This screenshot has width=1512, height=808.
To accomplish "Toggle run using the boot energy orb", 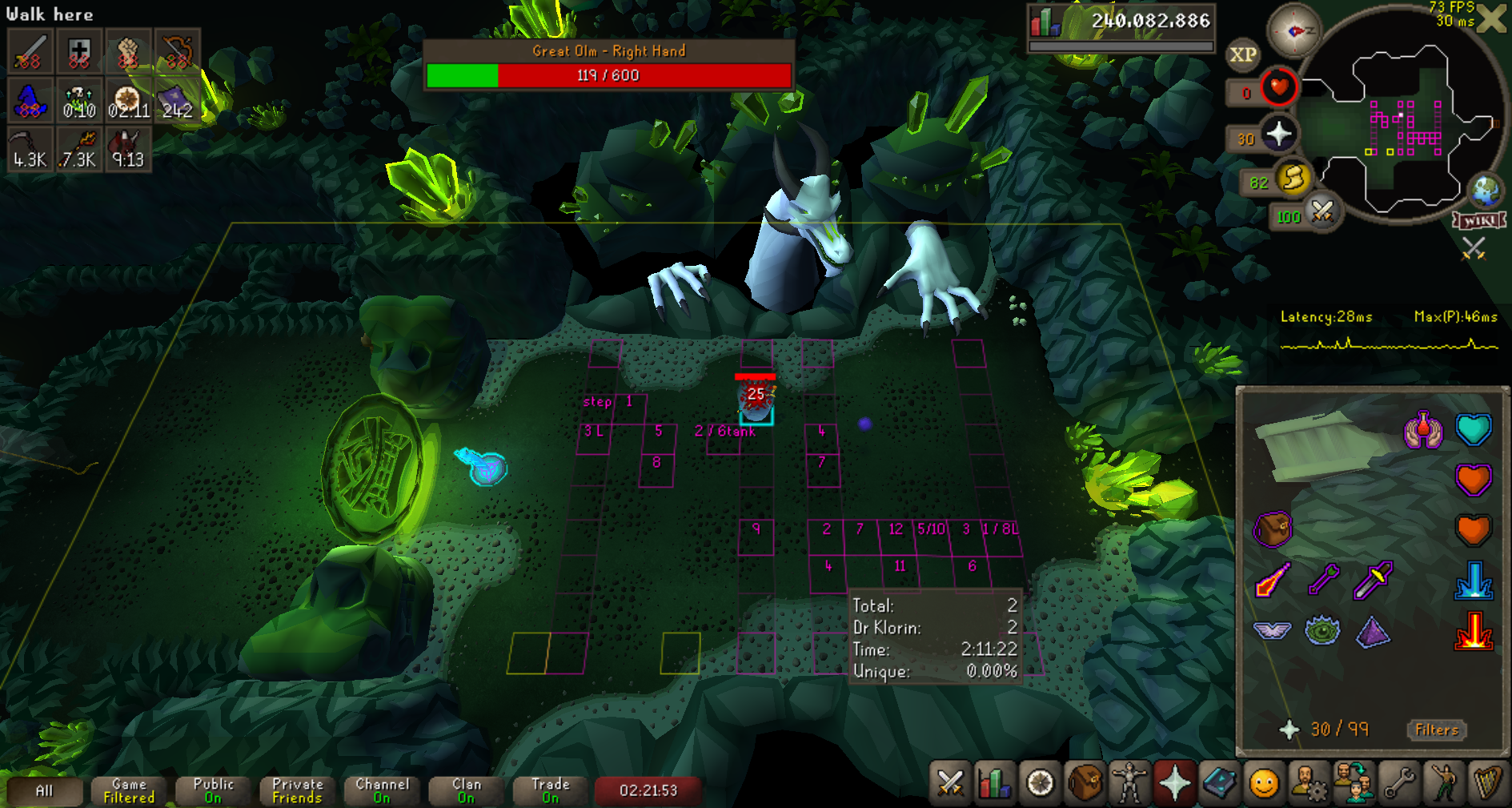I will coord(1293,179).
